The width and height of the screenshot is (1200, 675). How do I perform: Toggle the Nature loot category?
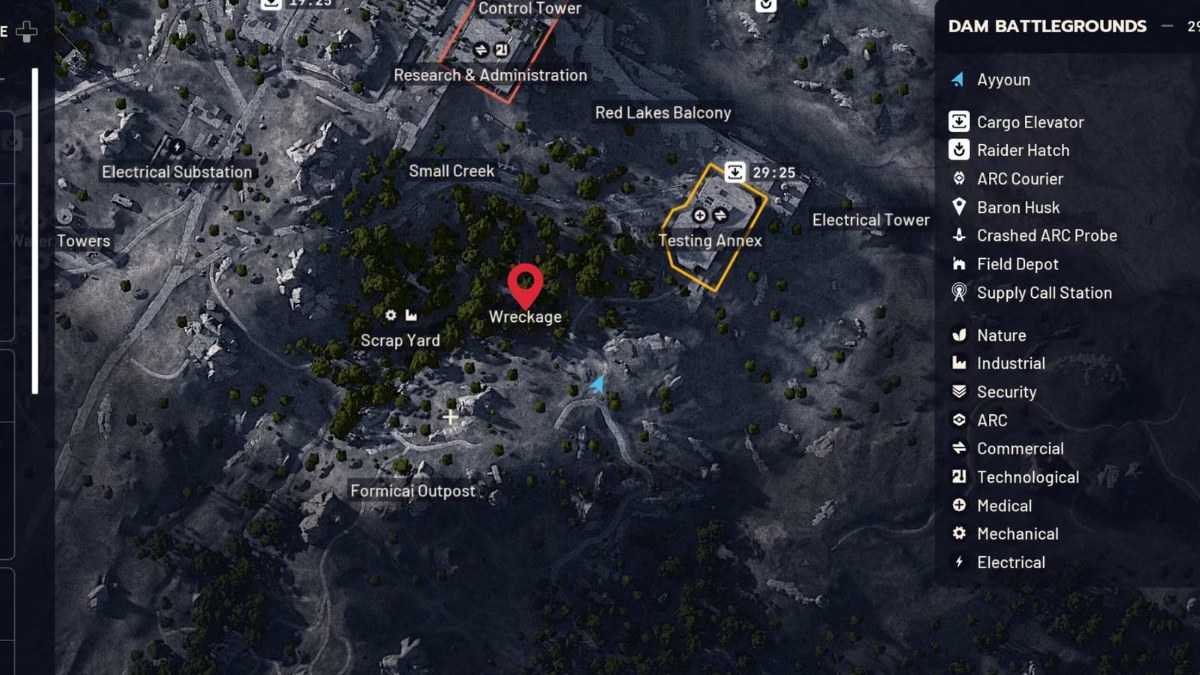point(1001,335)
